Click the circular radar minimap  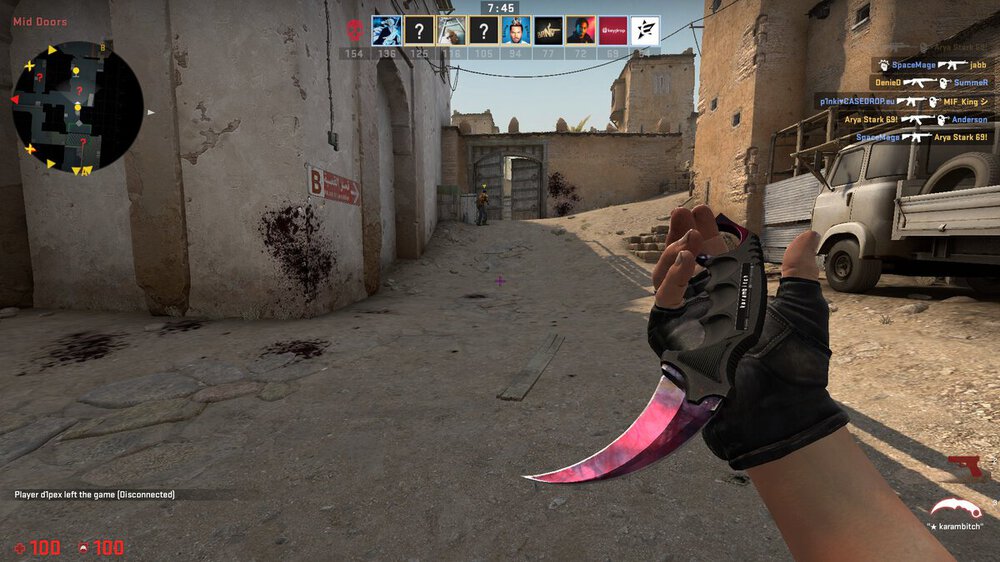point(77,107)
